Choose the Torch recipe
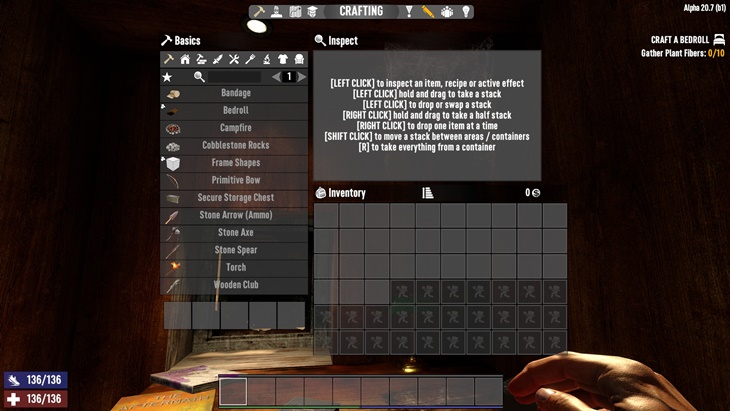Image resolution: width=730 pixels, height=411 pixels. click(x=235, y=268)
